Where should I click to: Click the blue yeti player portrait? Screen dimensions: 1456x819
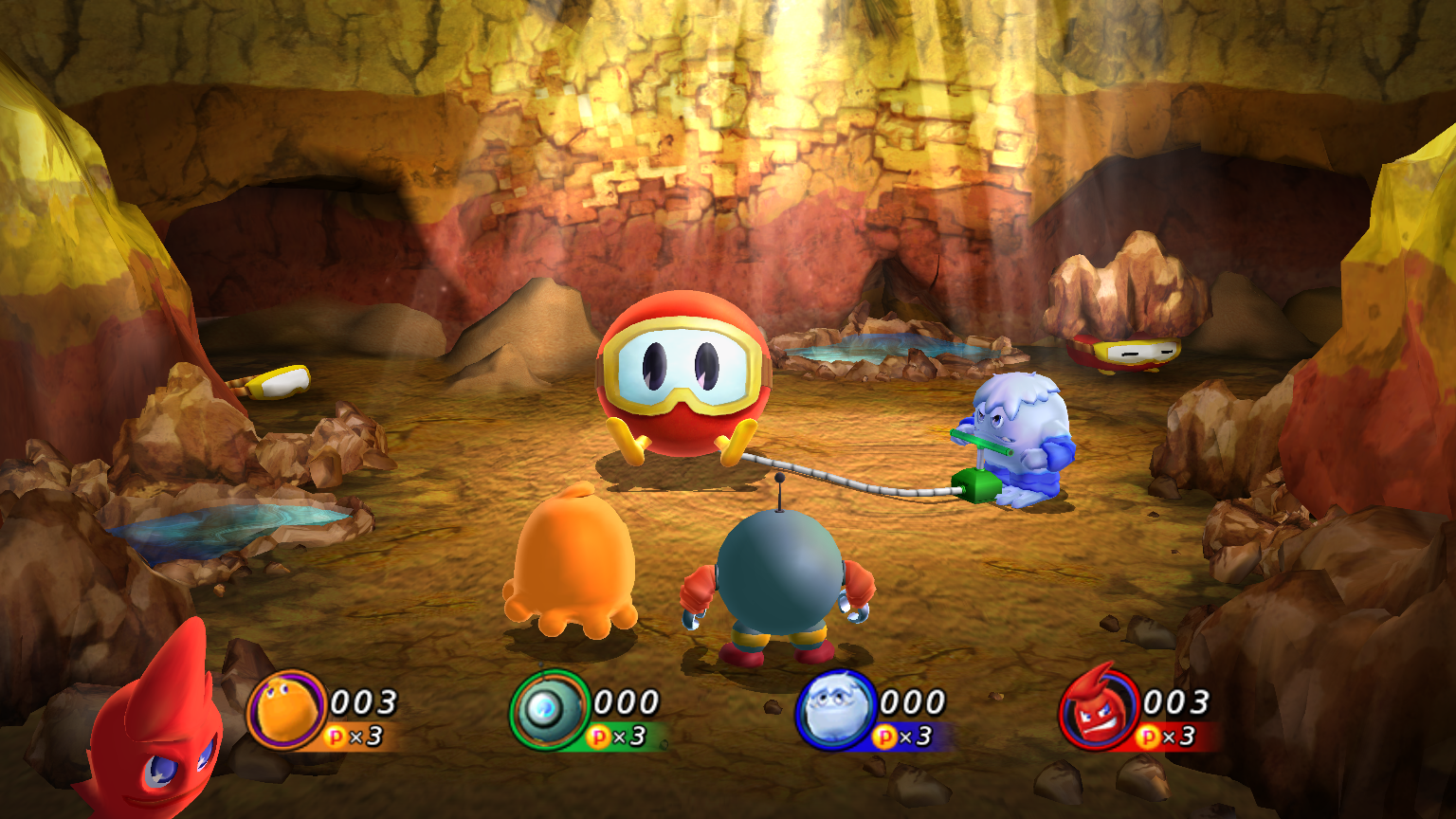833,710
